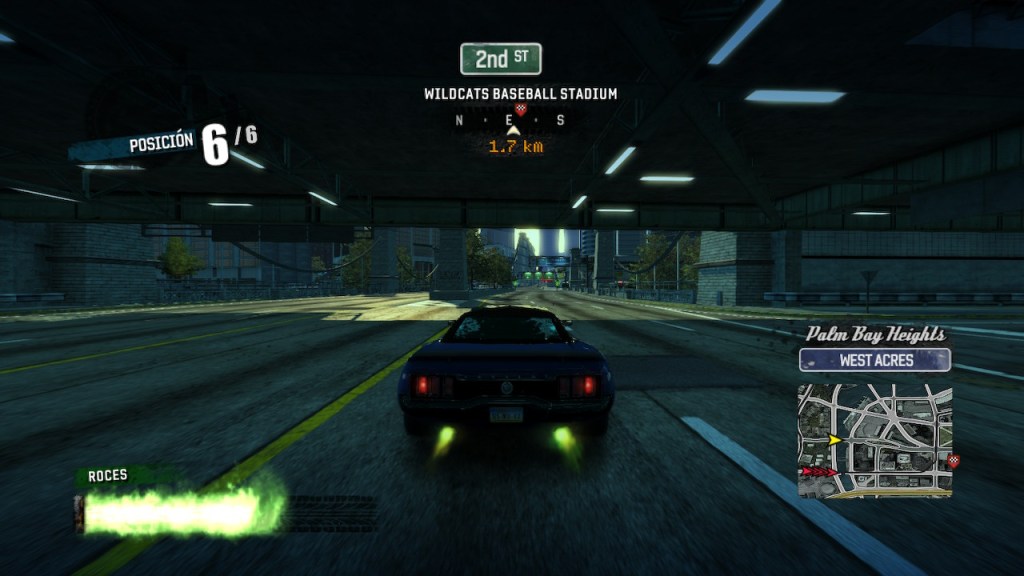Select the West Acres district label

tap(875, 360)
